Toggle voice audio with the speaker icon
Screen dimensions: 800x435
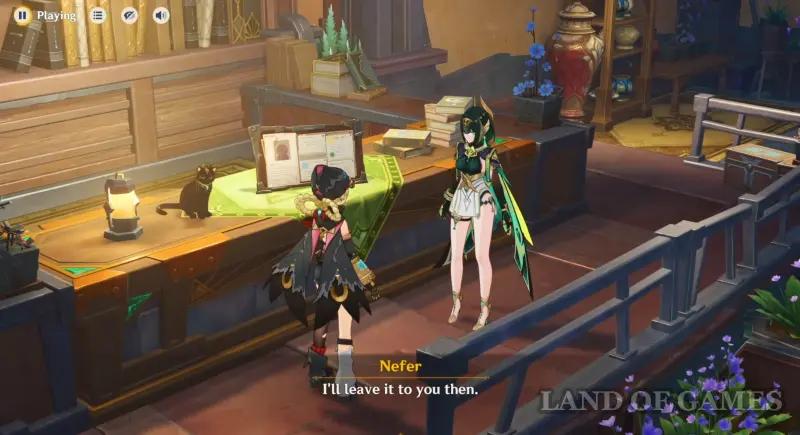159,15
